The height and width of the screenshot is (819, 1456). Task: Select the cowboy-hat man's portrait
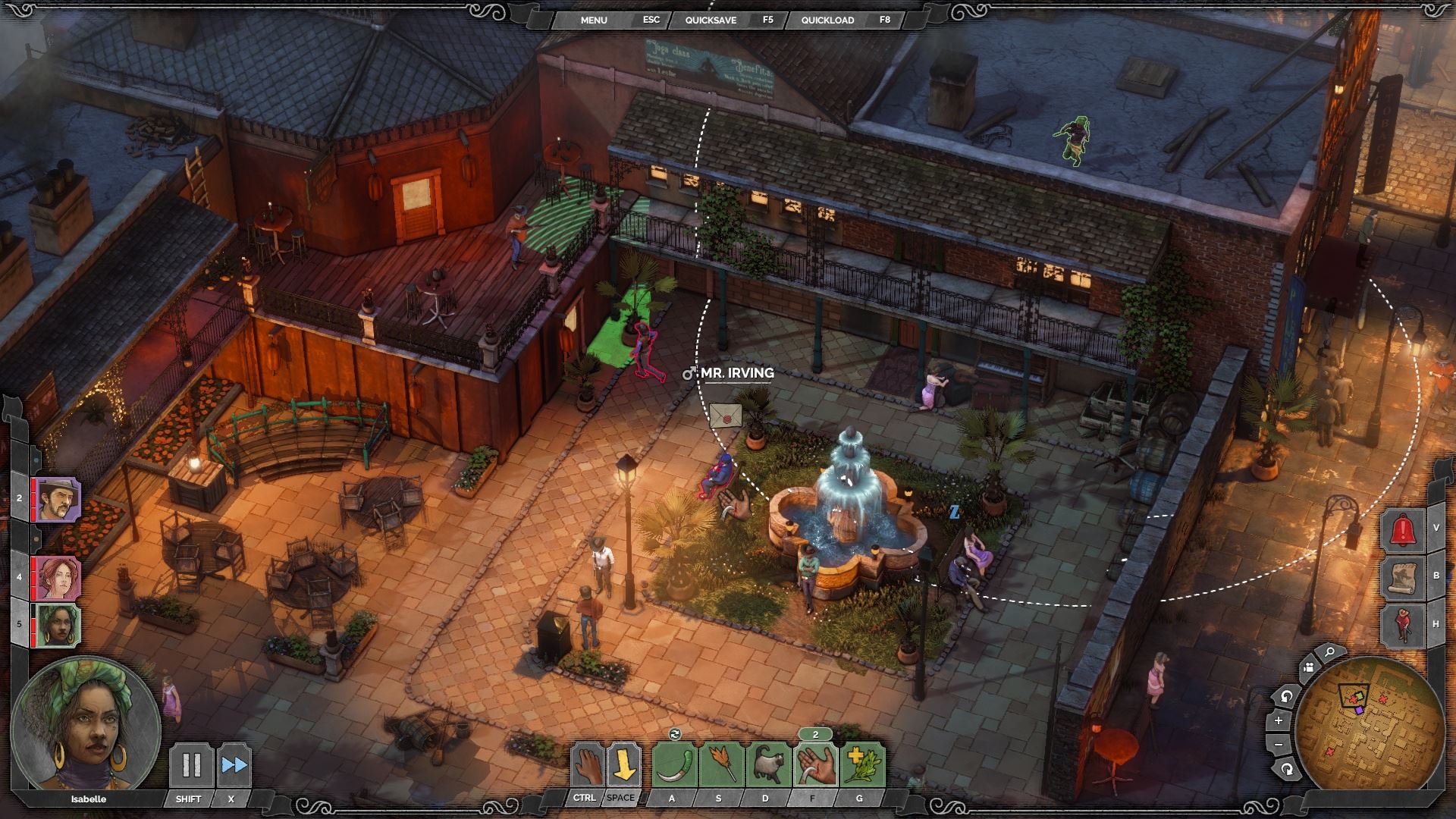click(x=58, y=500)
